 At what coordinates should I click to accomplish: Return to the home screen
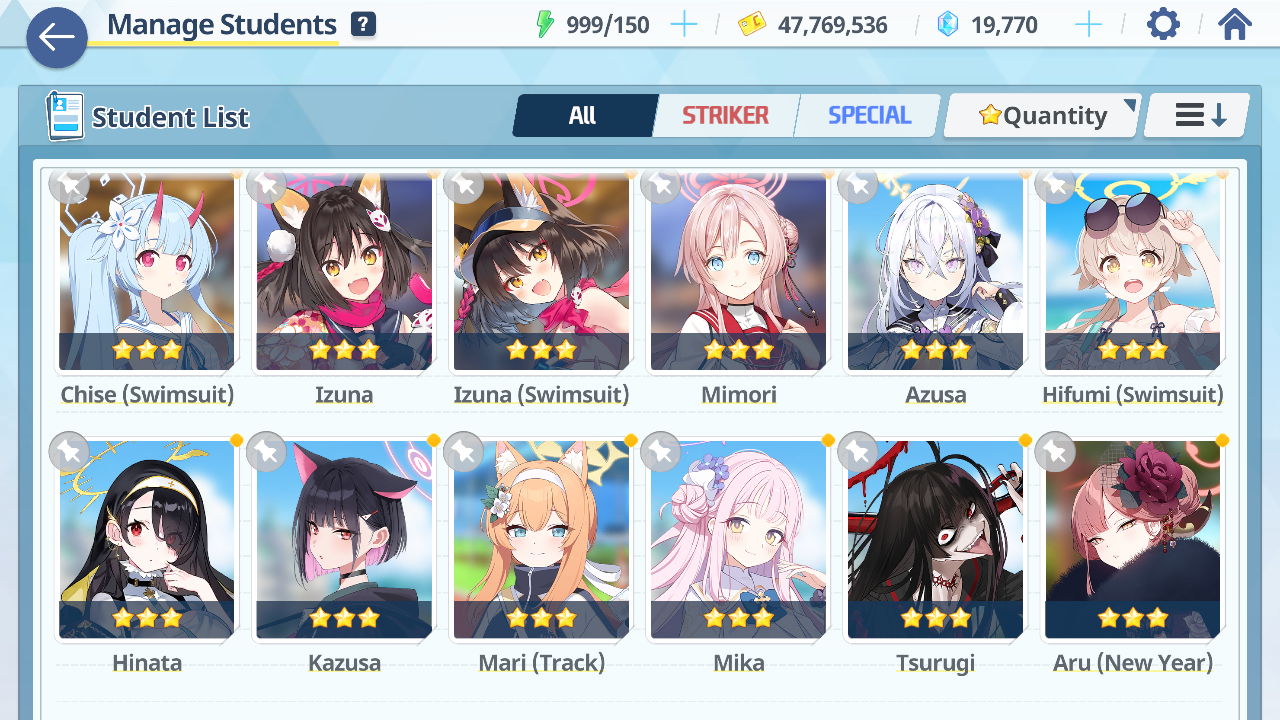[x=1235, y=25]
